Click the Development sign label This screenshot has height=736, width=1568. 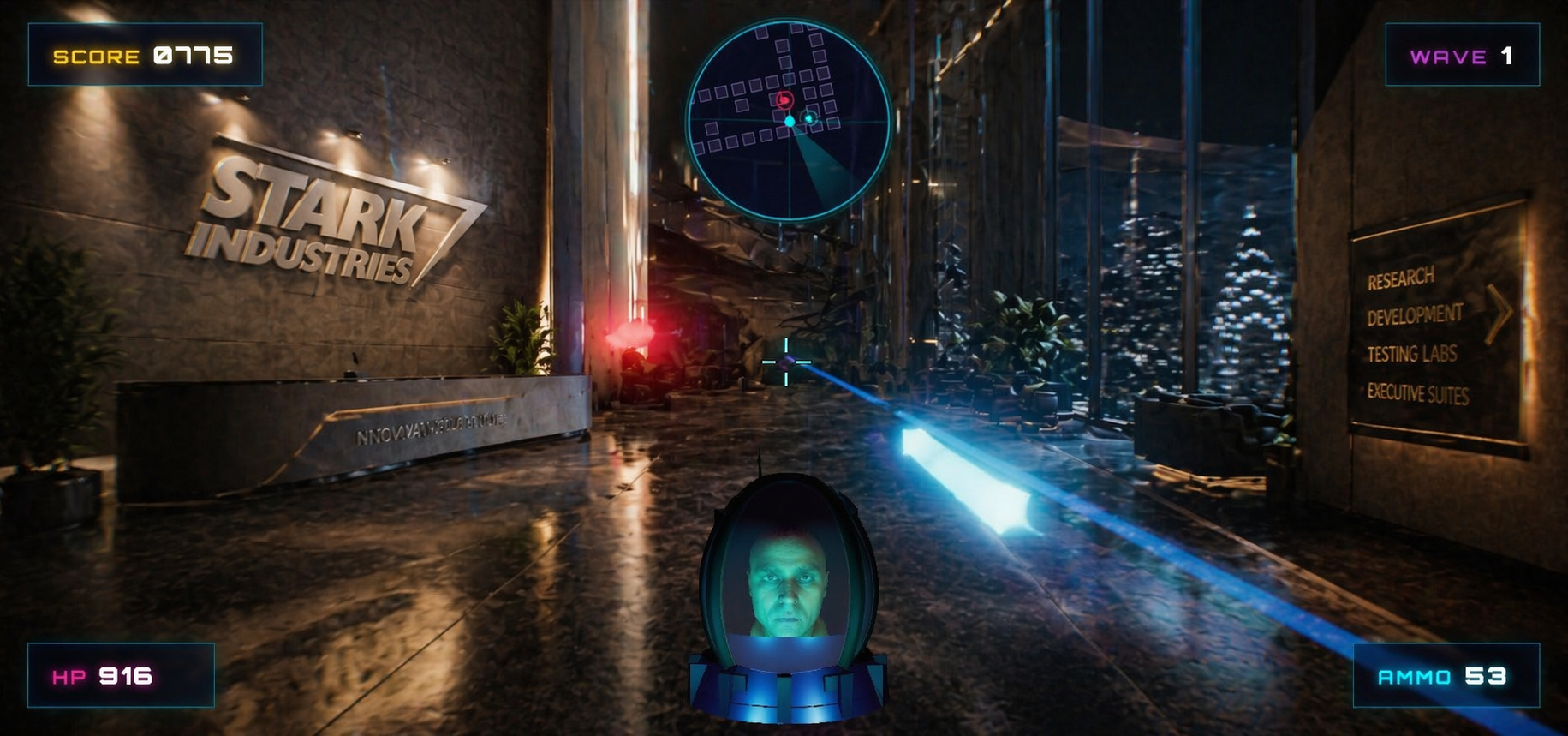[1416, 314]
